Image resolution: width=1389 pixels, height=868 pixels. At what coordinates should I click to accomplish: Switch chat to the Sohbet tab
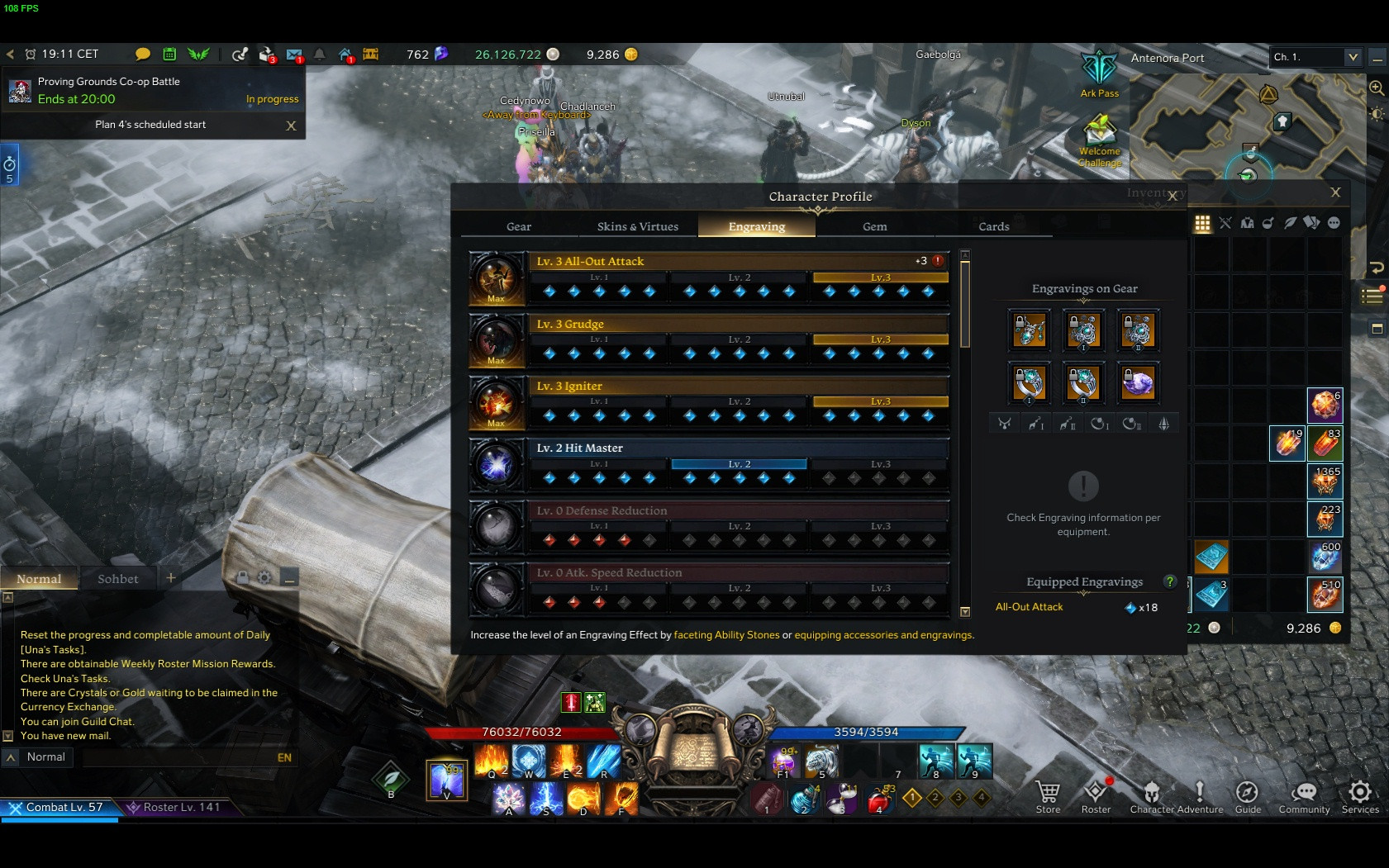point(118,579)
